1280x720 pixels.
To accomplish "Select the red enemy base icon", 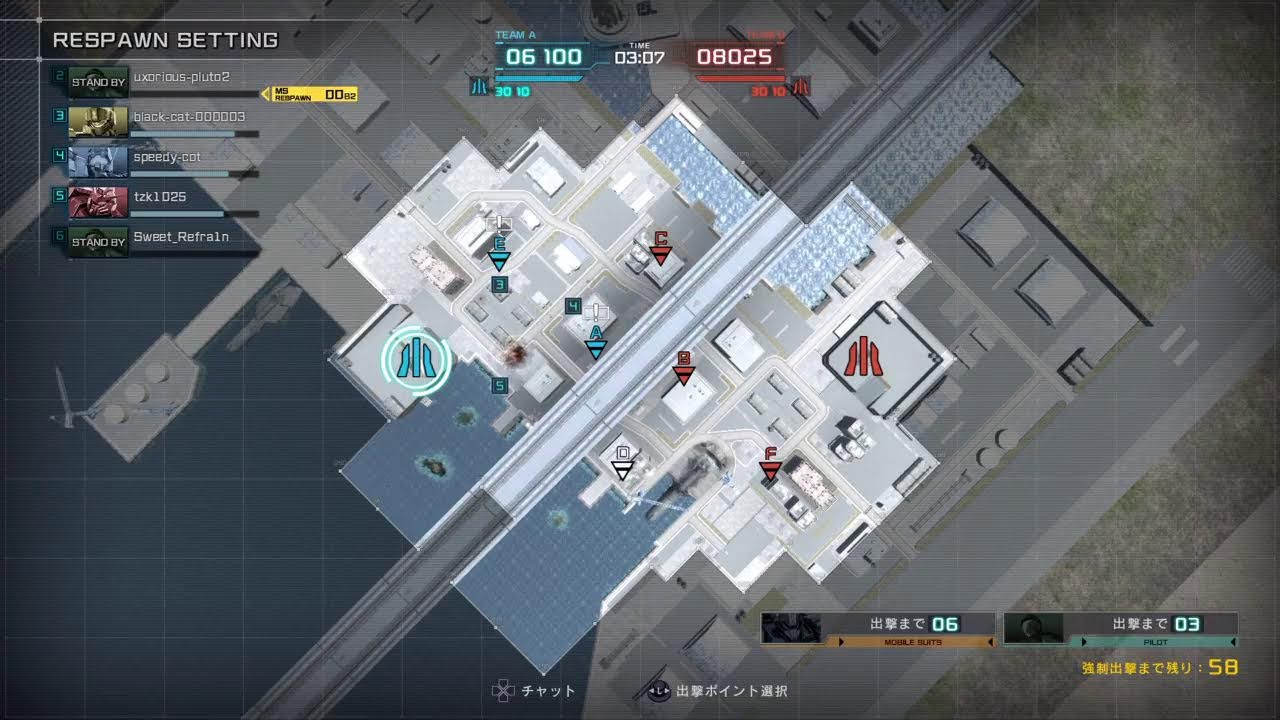I will 862,357.
